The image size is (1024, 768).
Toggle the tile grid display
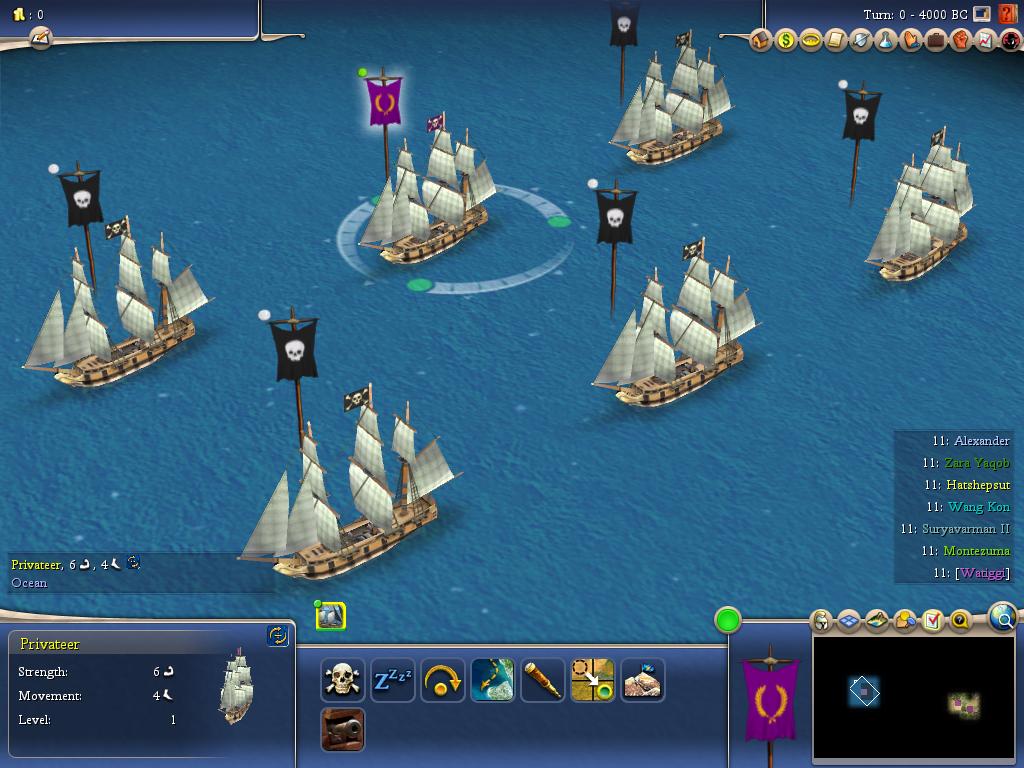click(849, 621)
